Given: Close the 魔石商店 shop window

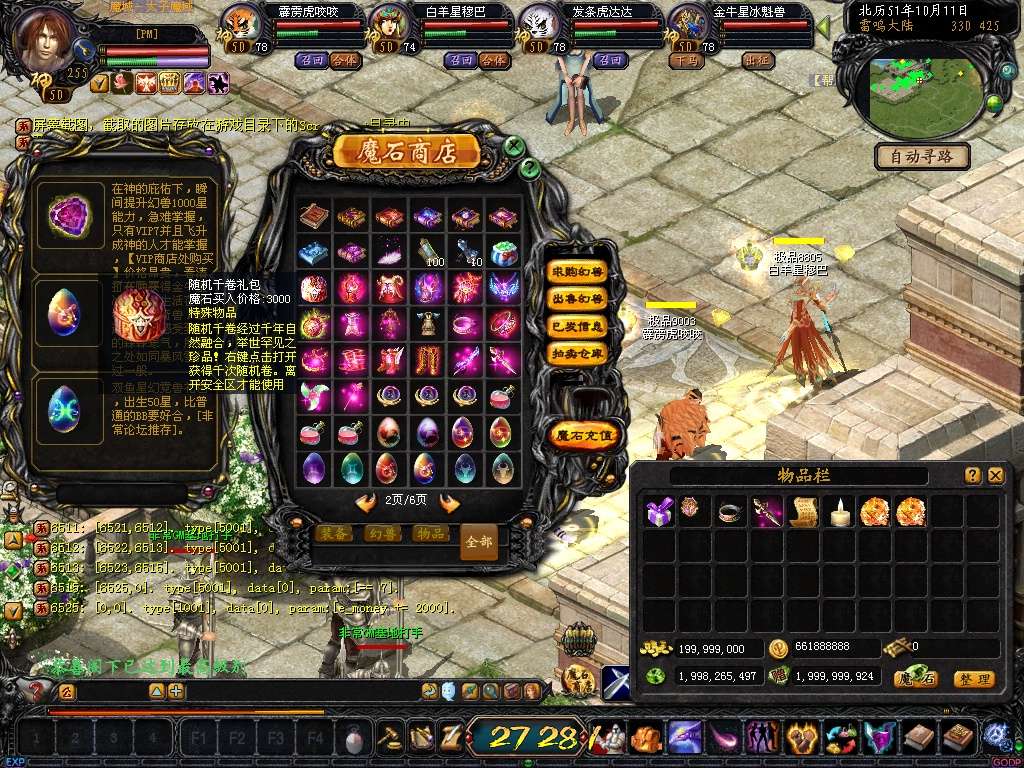Looking at the screenshot, I should [514, 146].
